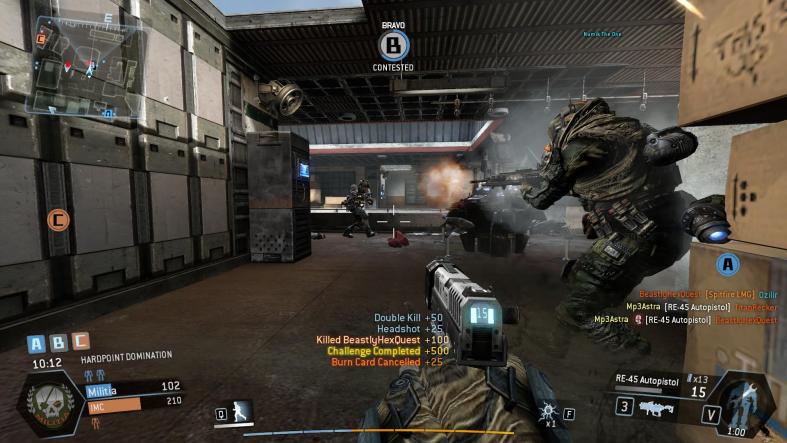The height and width of the screenshot is (443, 787).
Task: Click the RE-45 Autopistol weapon label
Action: [640, 379]
